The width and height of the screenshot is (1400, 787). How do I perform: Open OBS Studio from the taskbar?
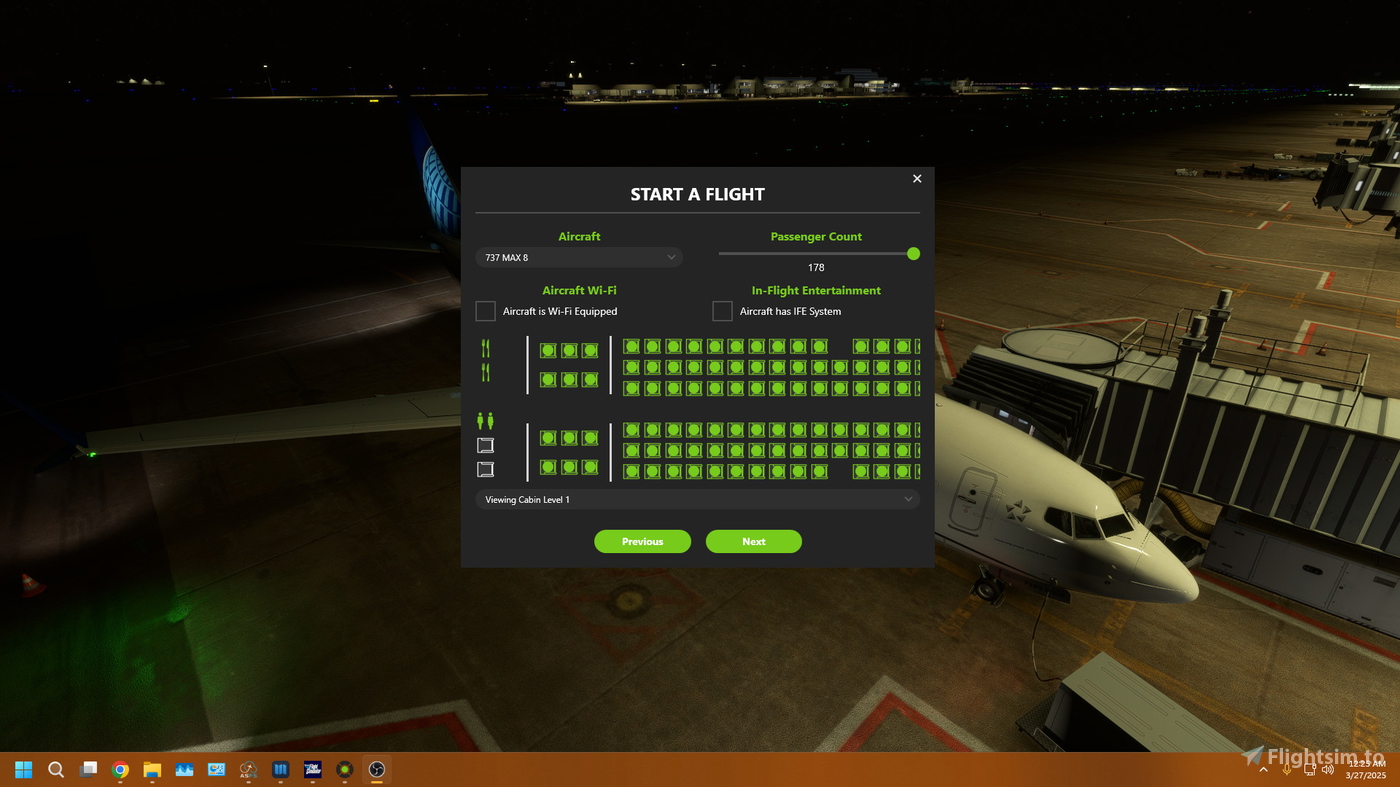click(376, 769)
